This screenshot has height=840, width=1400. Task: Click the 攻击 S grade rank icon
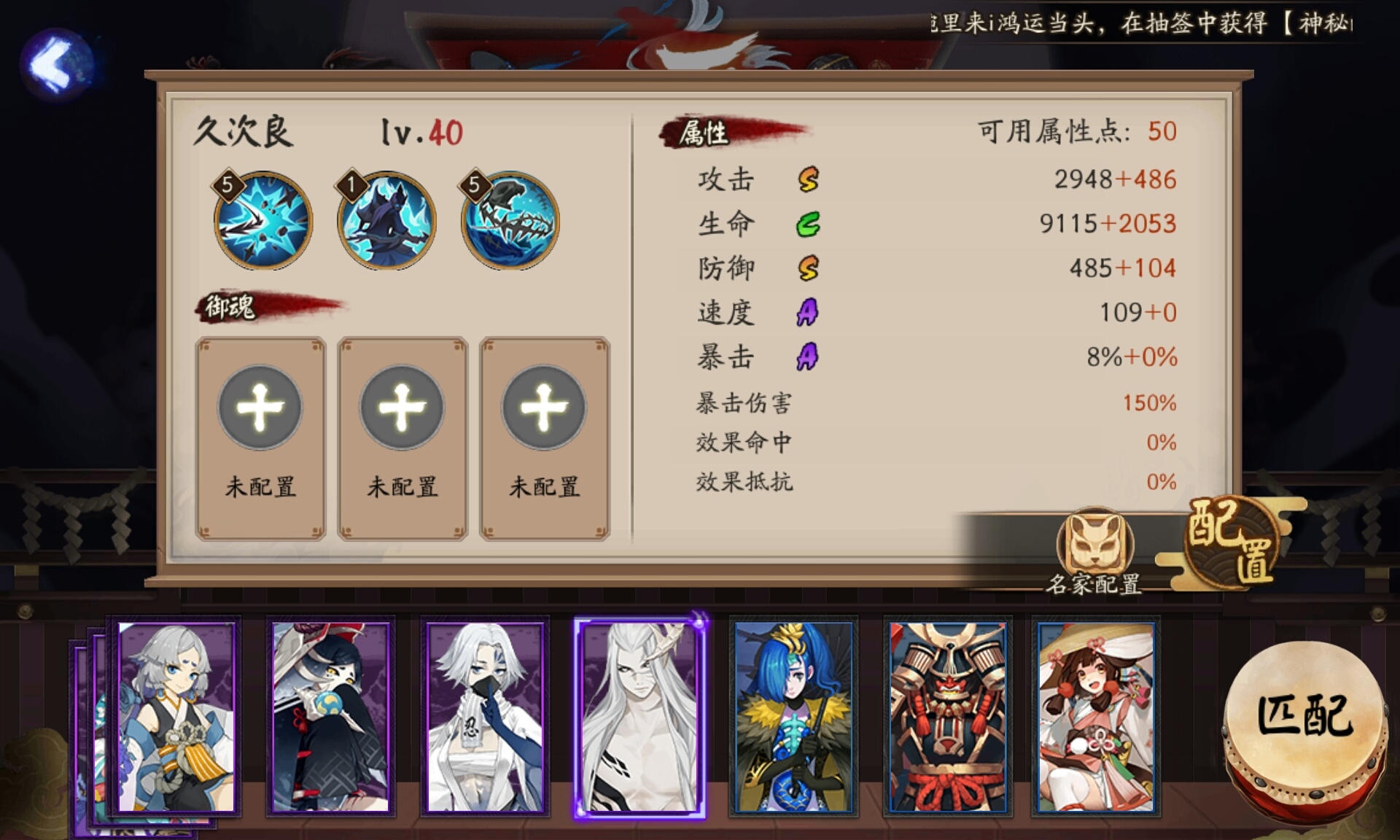tap(809, 179)
